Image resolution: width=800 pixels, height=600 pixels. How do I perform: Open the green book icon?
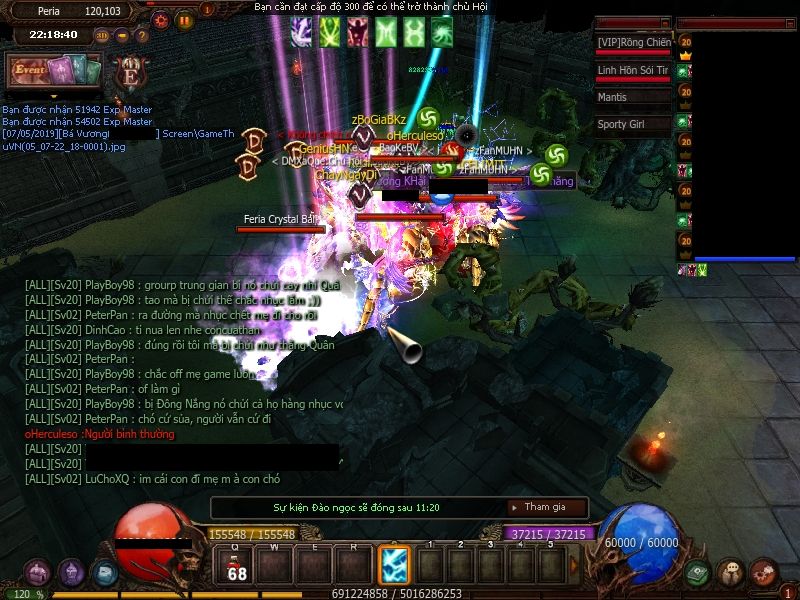pyautogui.click(x=697, y=573)
